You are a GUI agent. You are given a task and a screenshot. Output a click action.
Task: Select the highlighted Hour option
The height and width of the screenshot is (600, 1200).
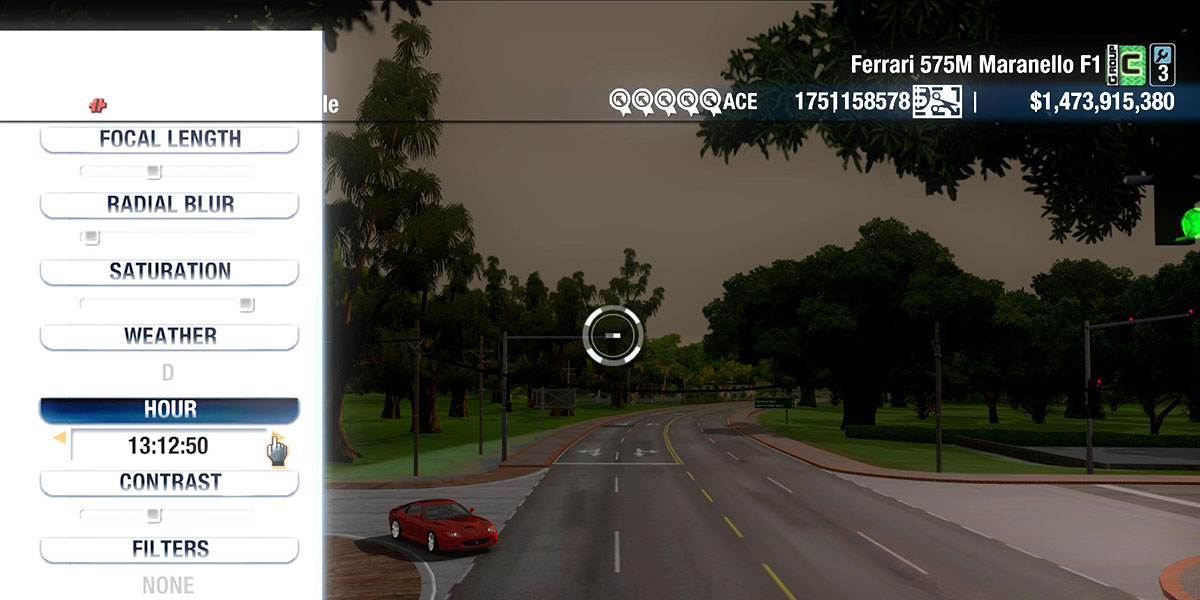click(169, 410)
